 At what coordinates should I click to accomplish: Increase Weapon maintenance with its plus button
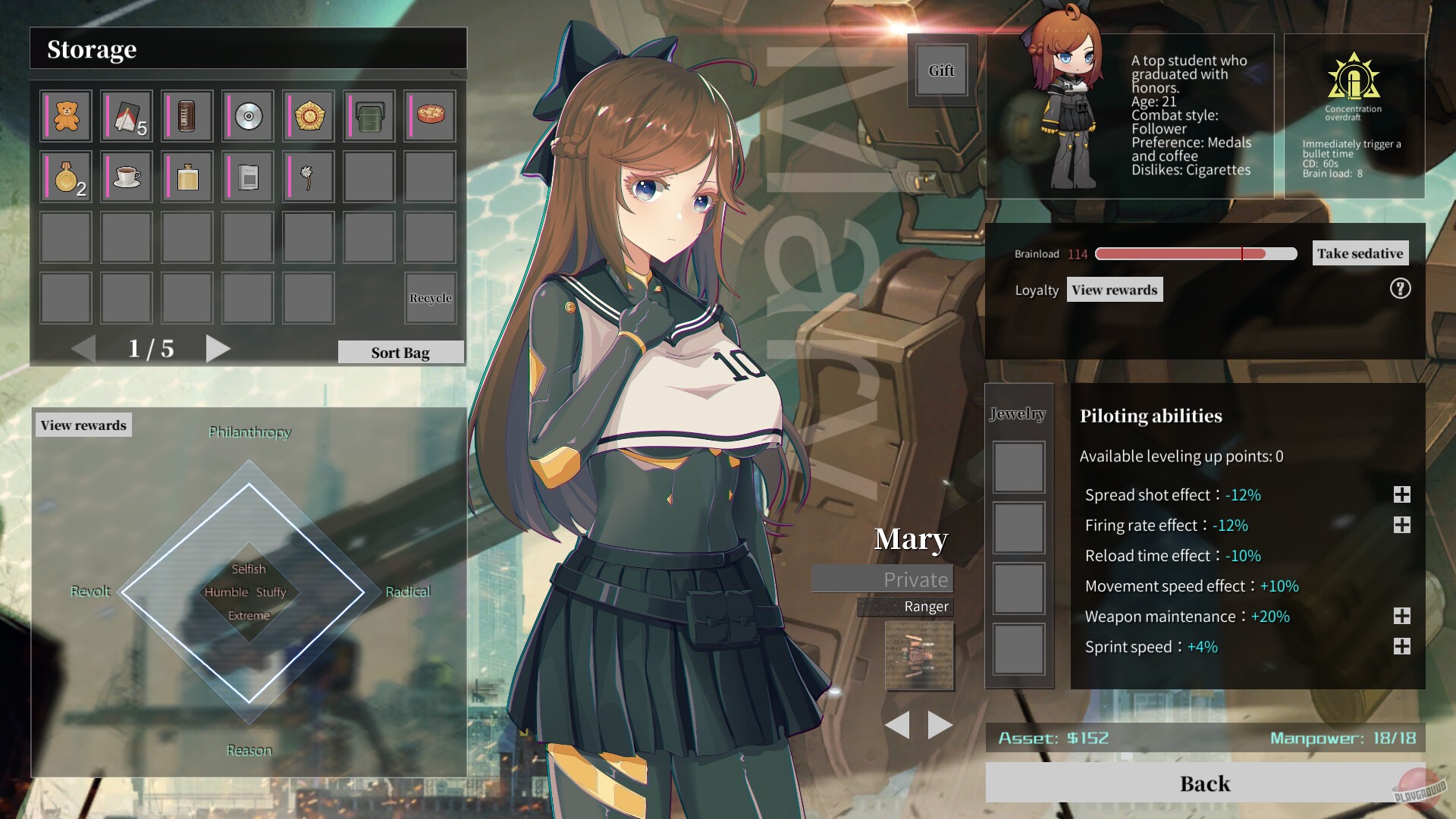tap(1402, 617)
